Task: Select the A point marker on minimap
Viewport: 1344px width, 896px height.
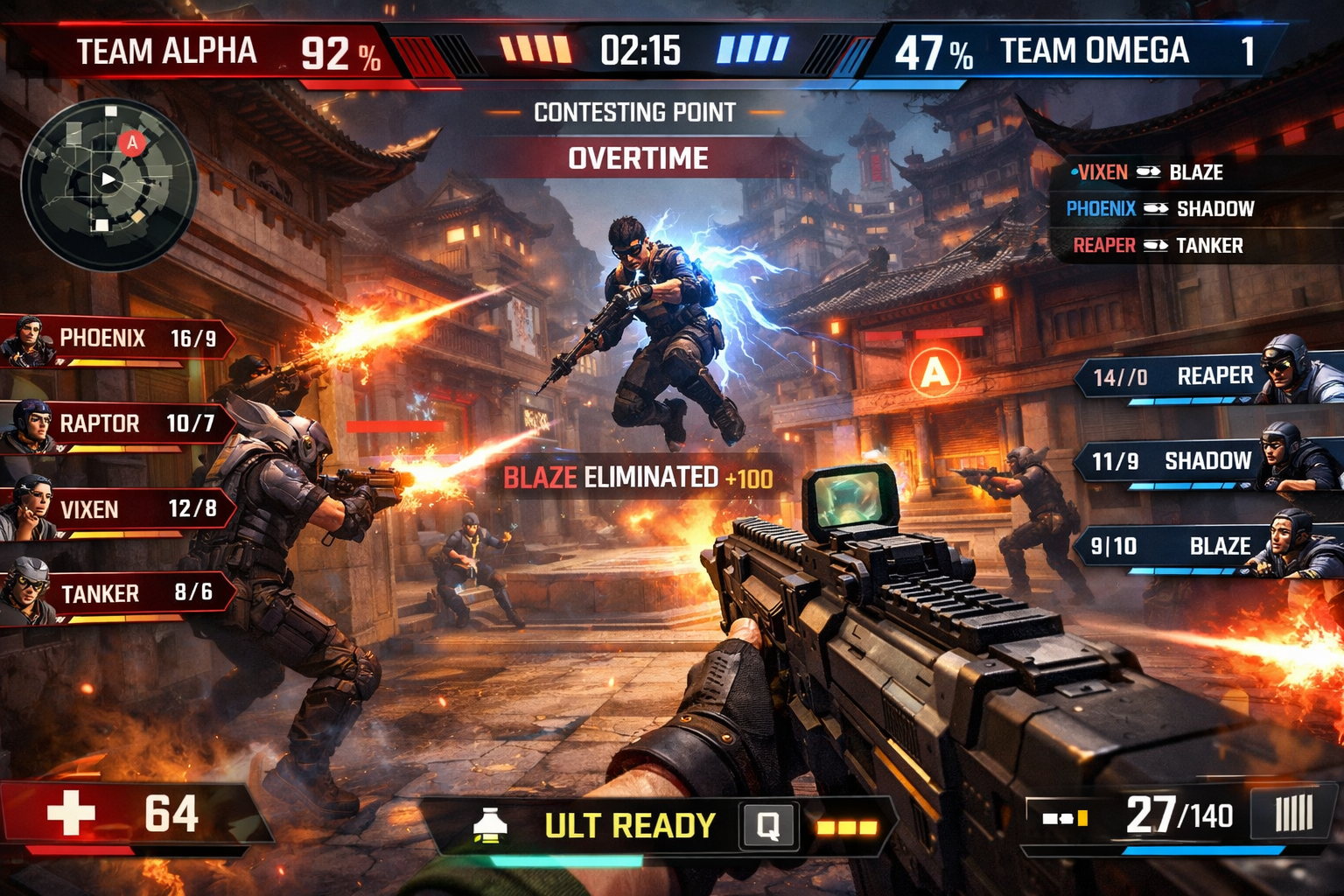Action: [131, 142]
